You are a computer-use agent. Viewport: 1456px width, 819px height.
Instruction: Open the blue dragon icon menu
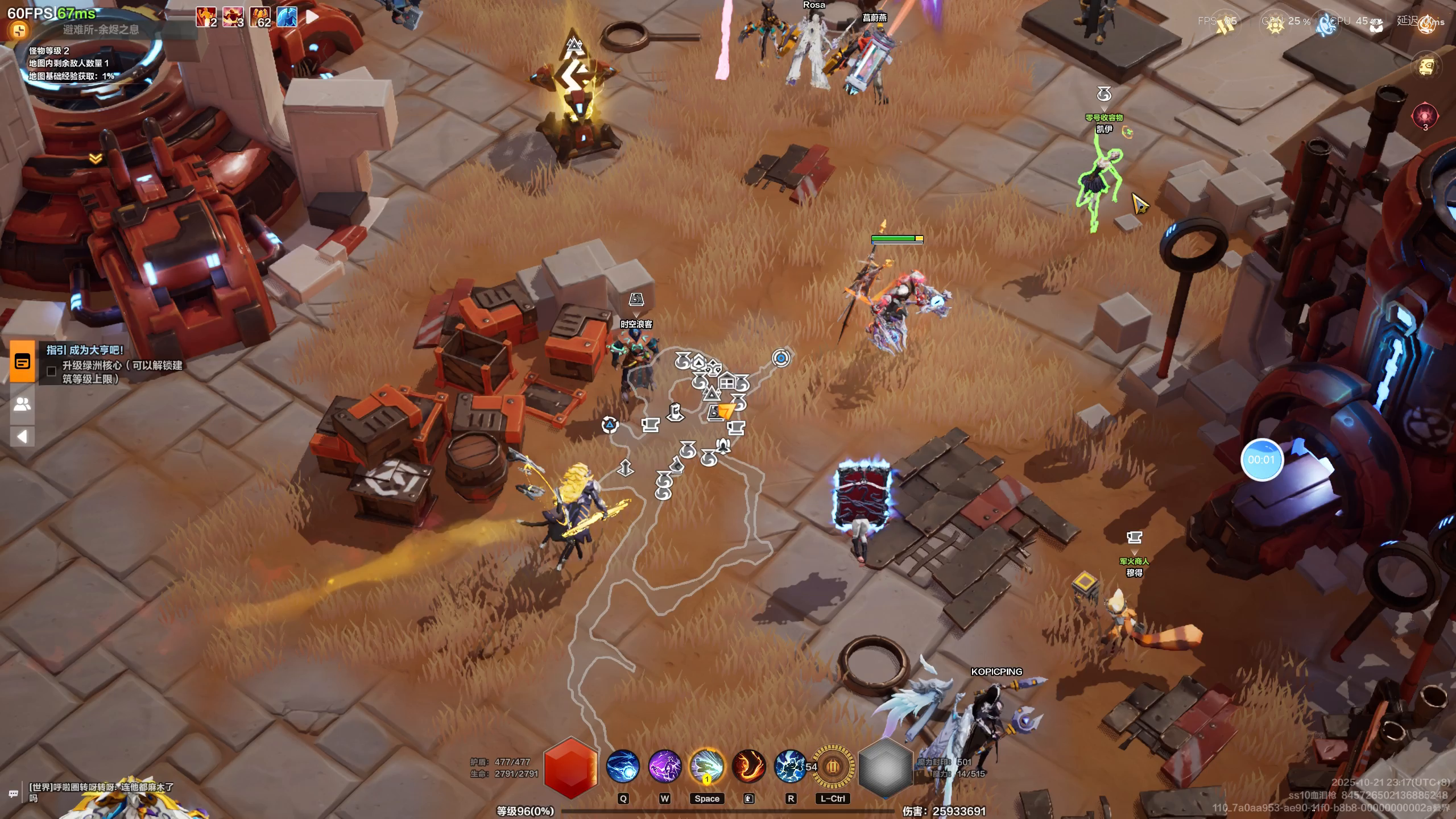(1327, 24)
